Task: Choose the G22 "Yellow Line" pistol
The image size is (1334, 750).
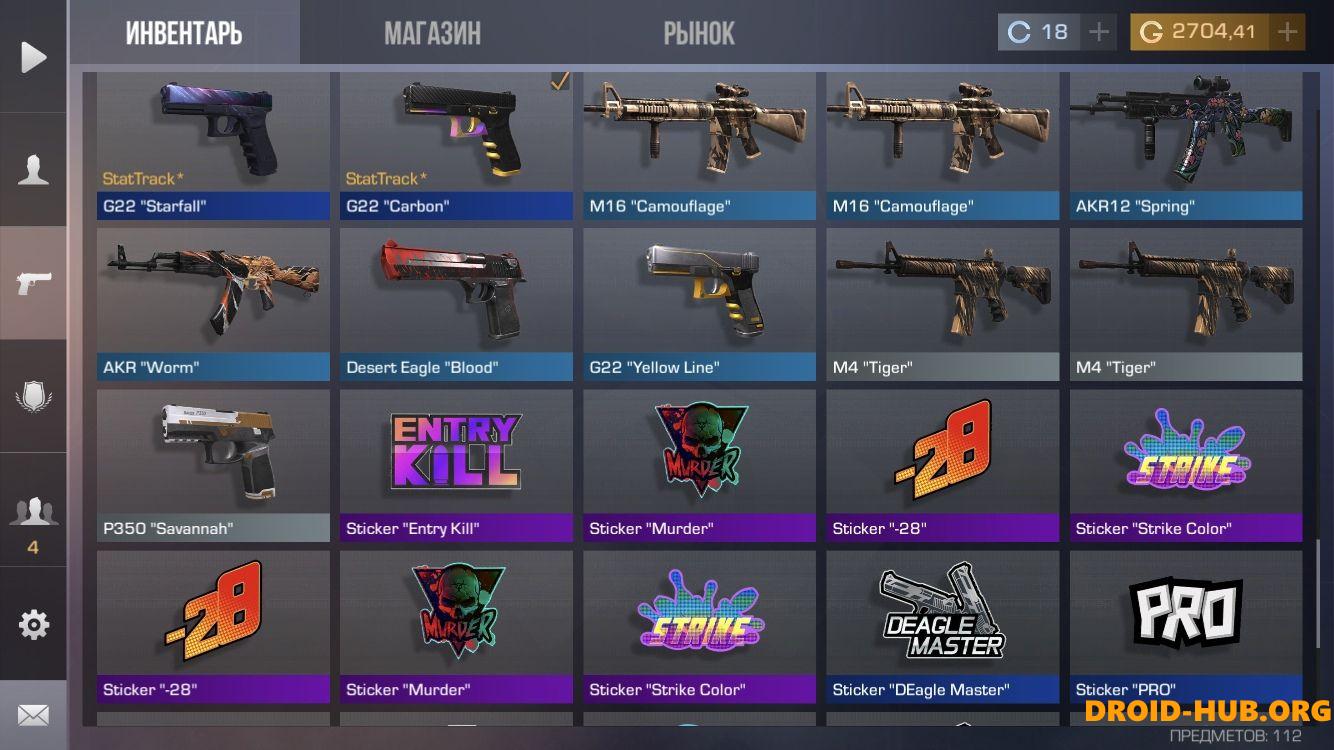Action: [x=699, y=304]
